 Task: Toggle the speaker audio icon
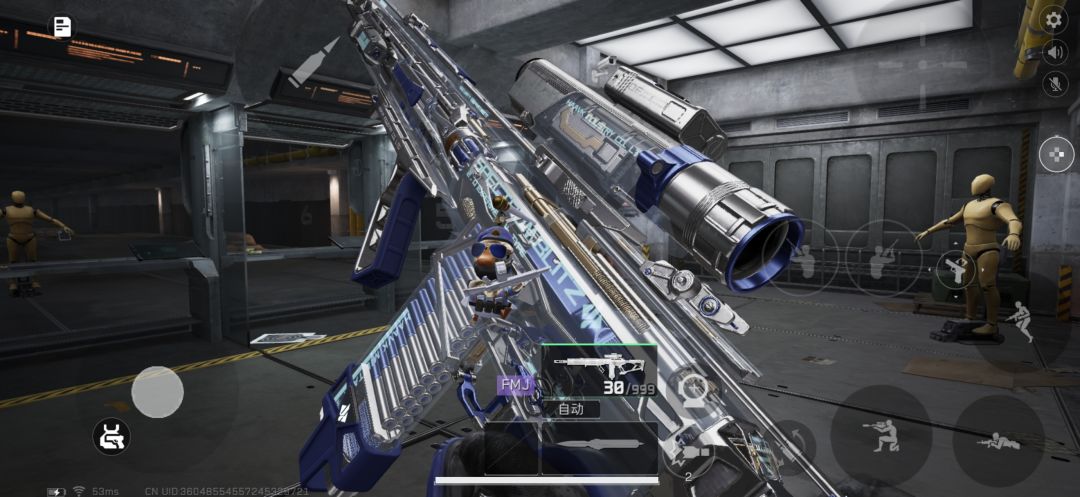1054,51
